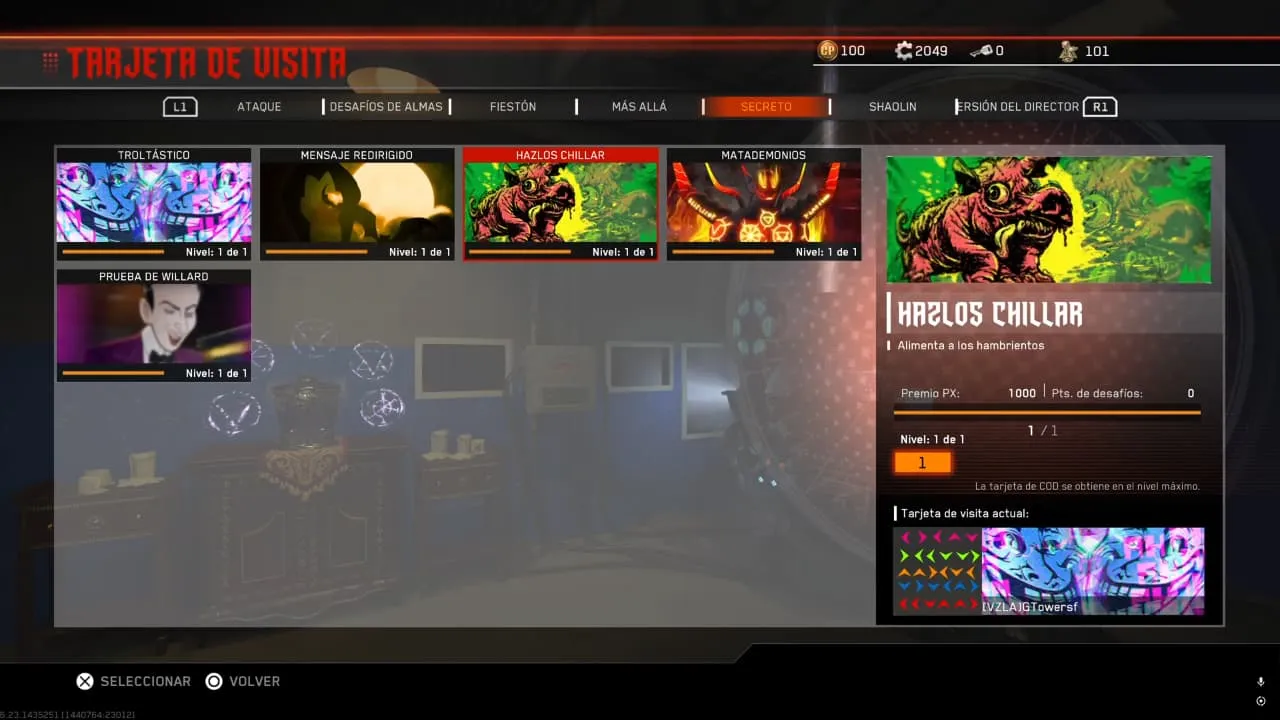1280x720 pixels.
Task: Click the large Hazlos Chillar preview image
Action: pos(1049,219)
